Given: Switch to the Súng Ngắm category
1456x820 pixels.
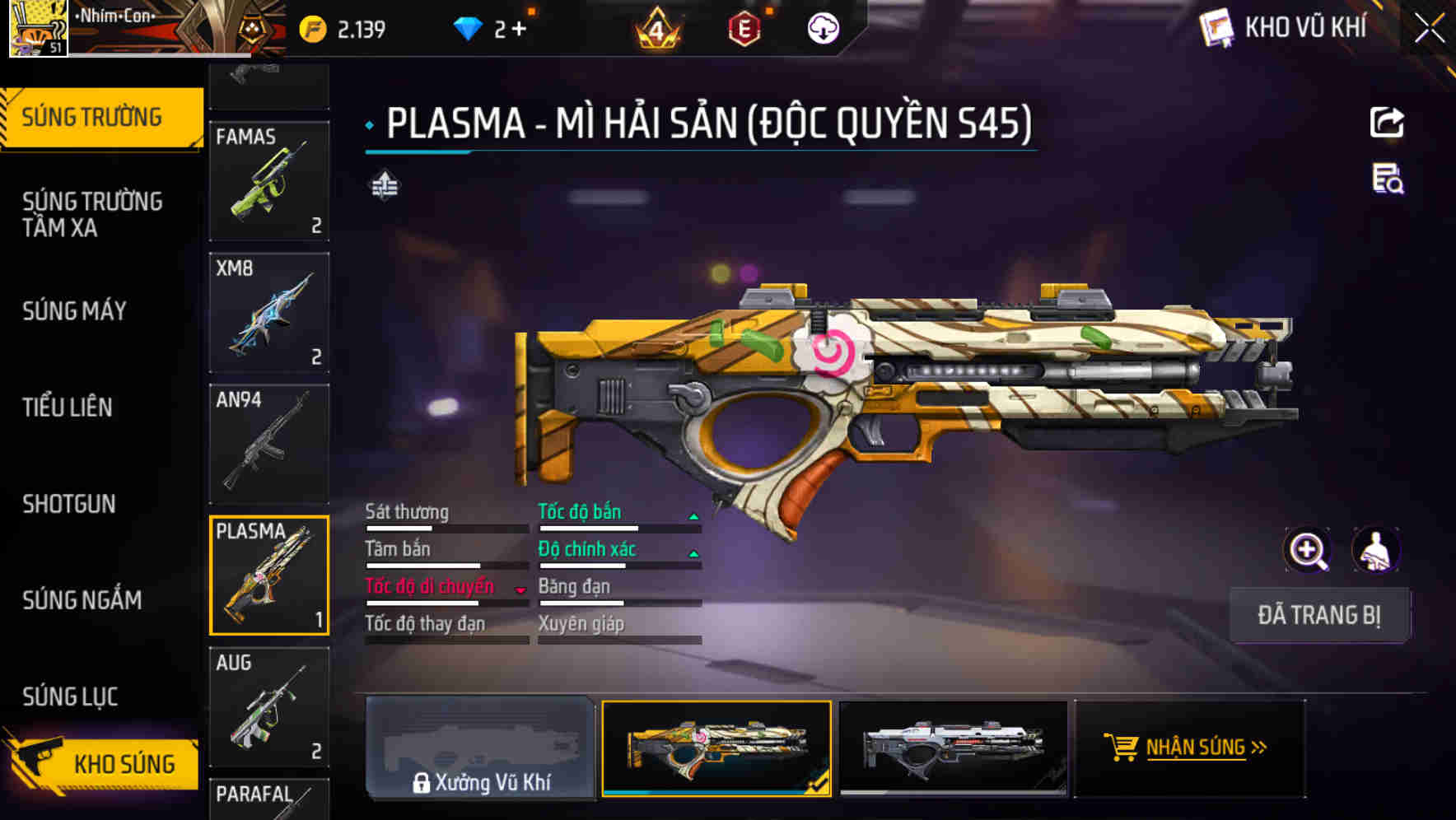Looking at the screenshot, I should 82,600.
